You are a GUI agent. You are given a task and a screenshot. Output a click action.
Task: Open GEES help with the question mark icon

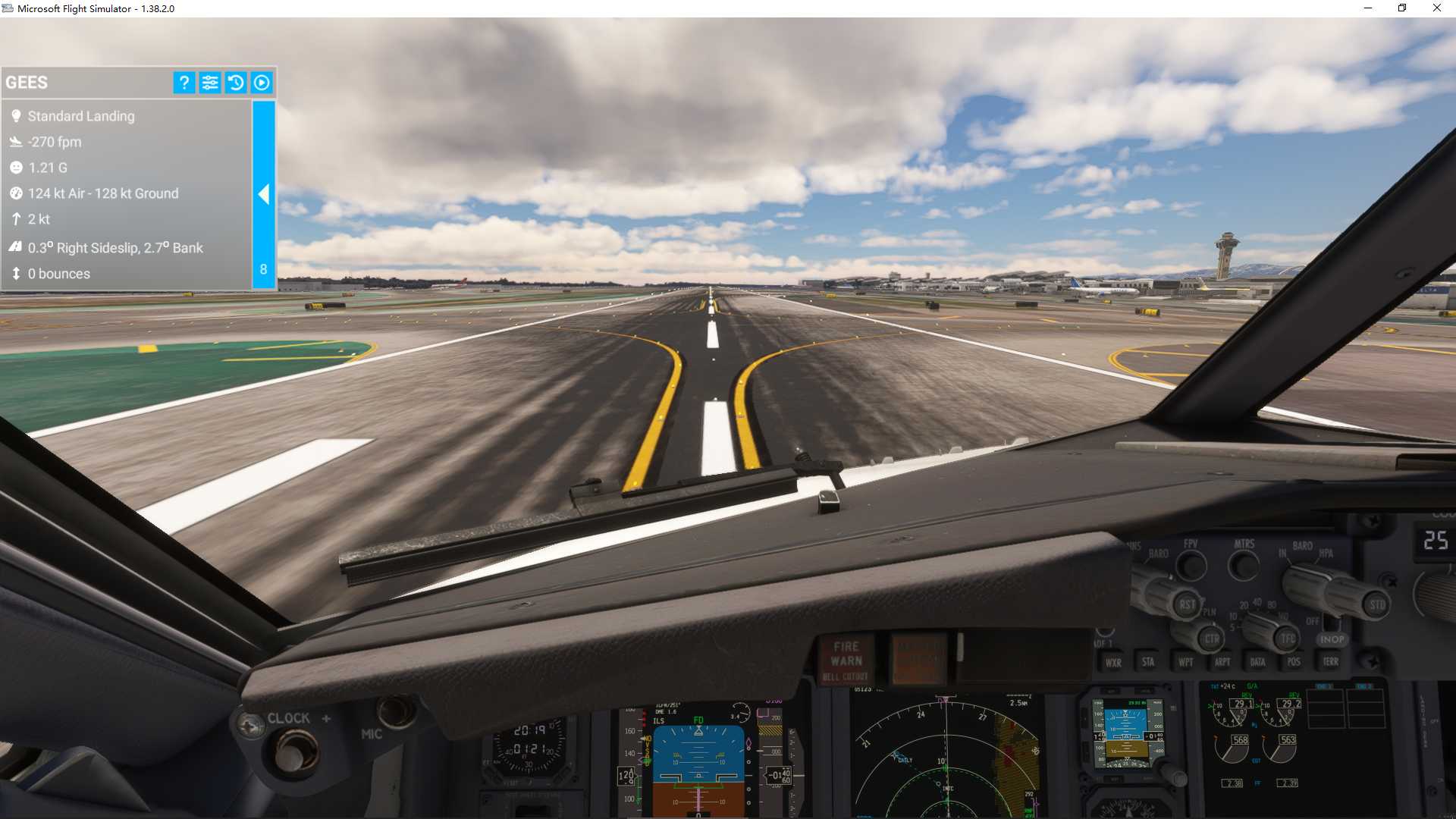click(x=183, y=83)
